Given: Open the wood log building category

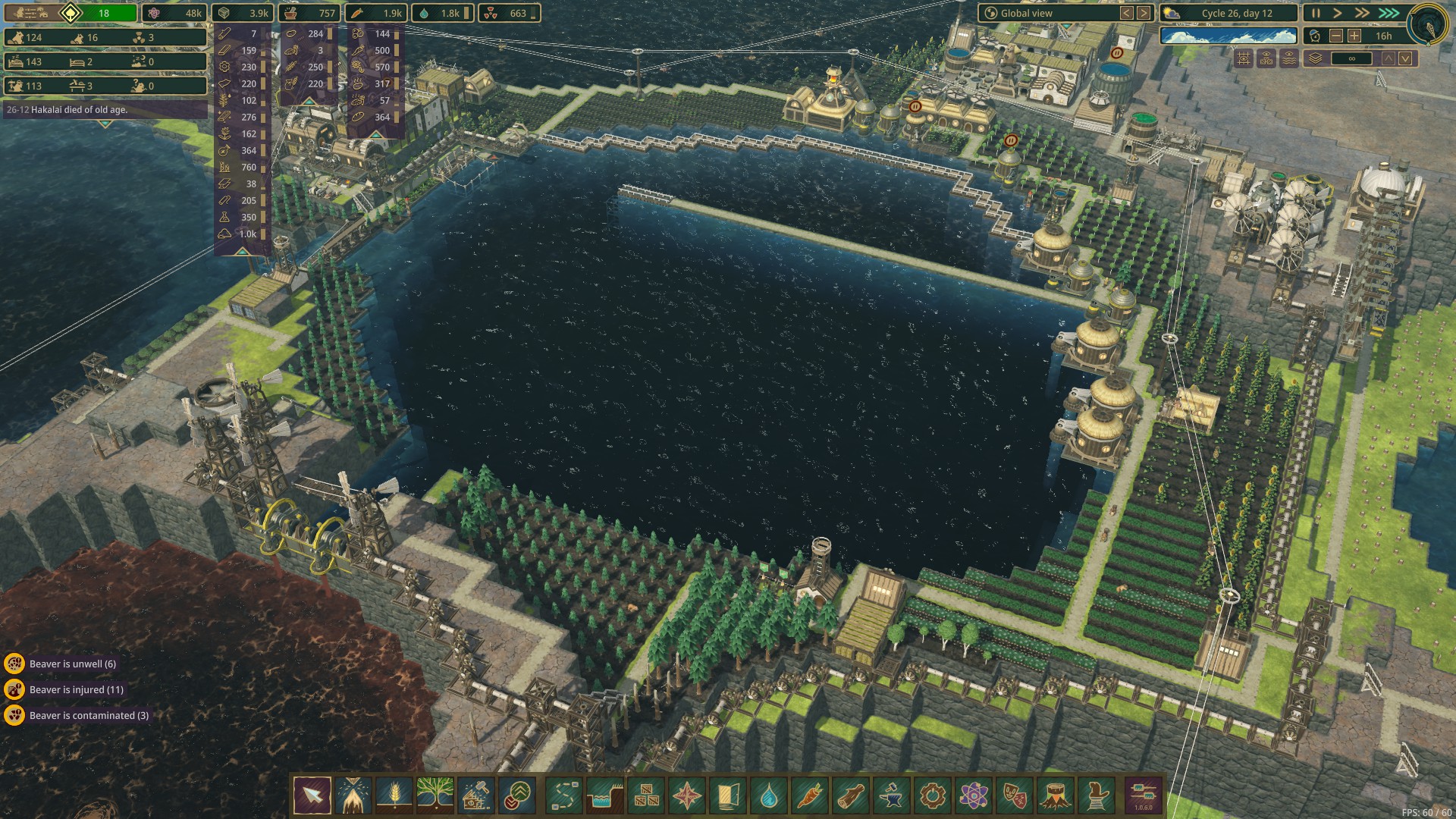Looking at the screenshot, I should click(850, 795).
